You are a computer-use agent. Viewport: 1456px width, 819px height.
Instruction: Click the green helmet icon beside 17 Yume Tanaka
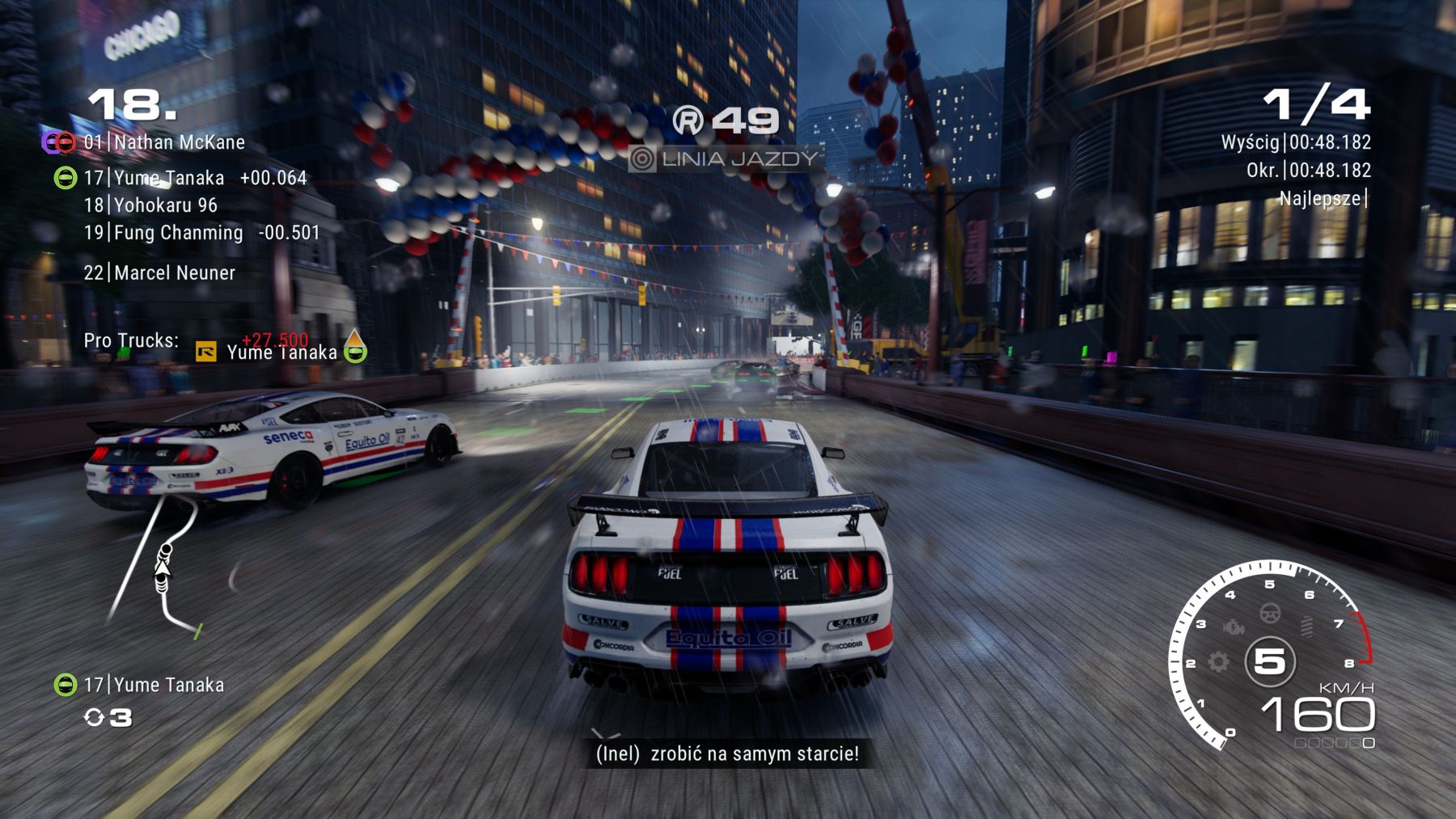pyautogui.click(x=66, y=179)
